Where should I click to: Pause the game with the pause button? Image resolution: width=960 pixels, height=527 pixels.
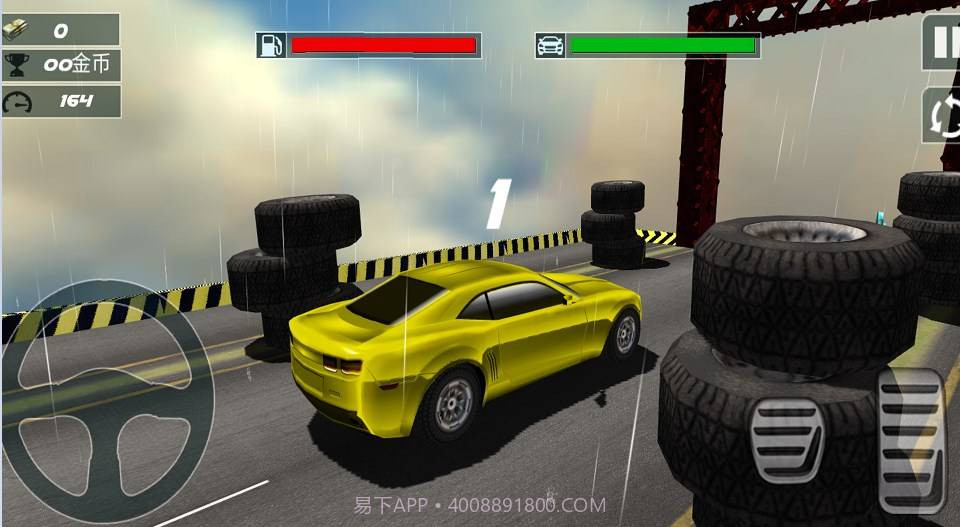pyautogui.click(x=942, y=43)
